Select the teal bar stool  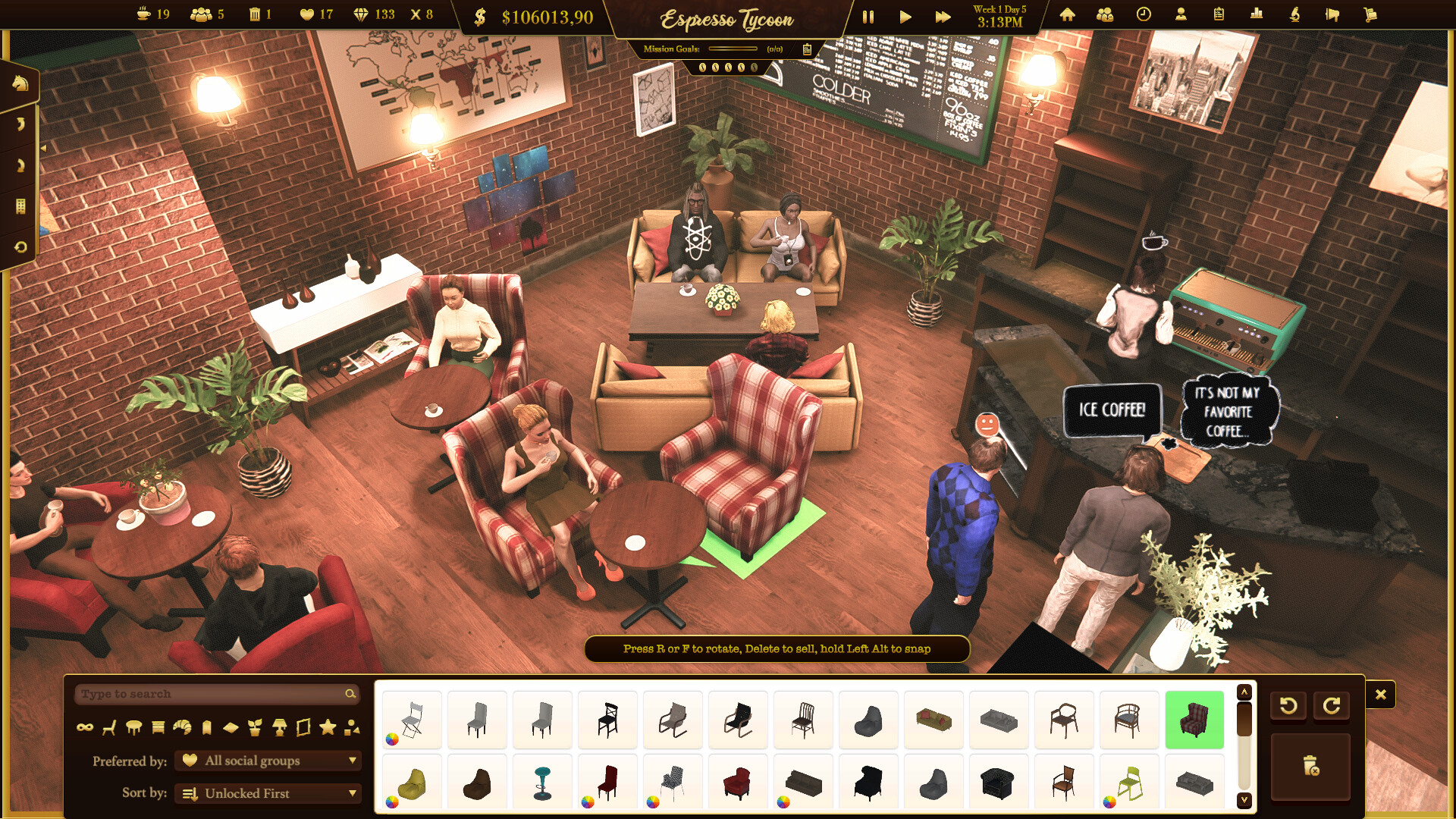point(542,783)
